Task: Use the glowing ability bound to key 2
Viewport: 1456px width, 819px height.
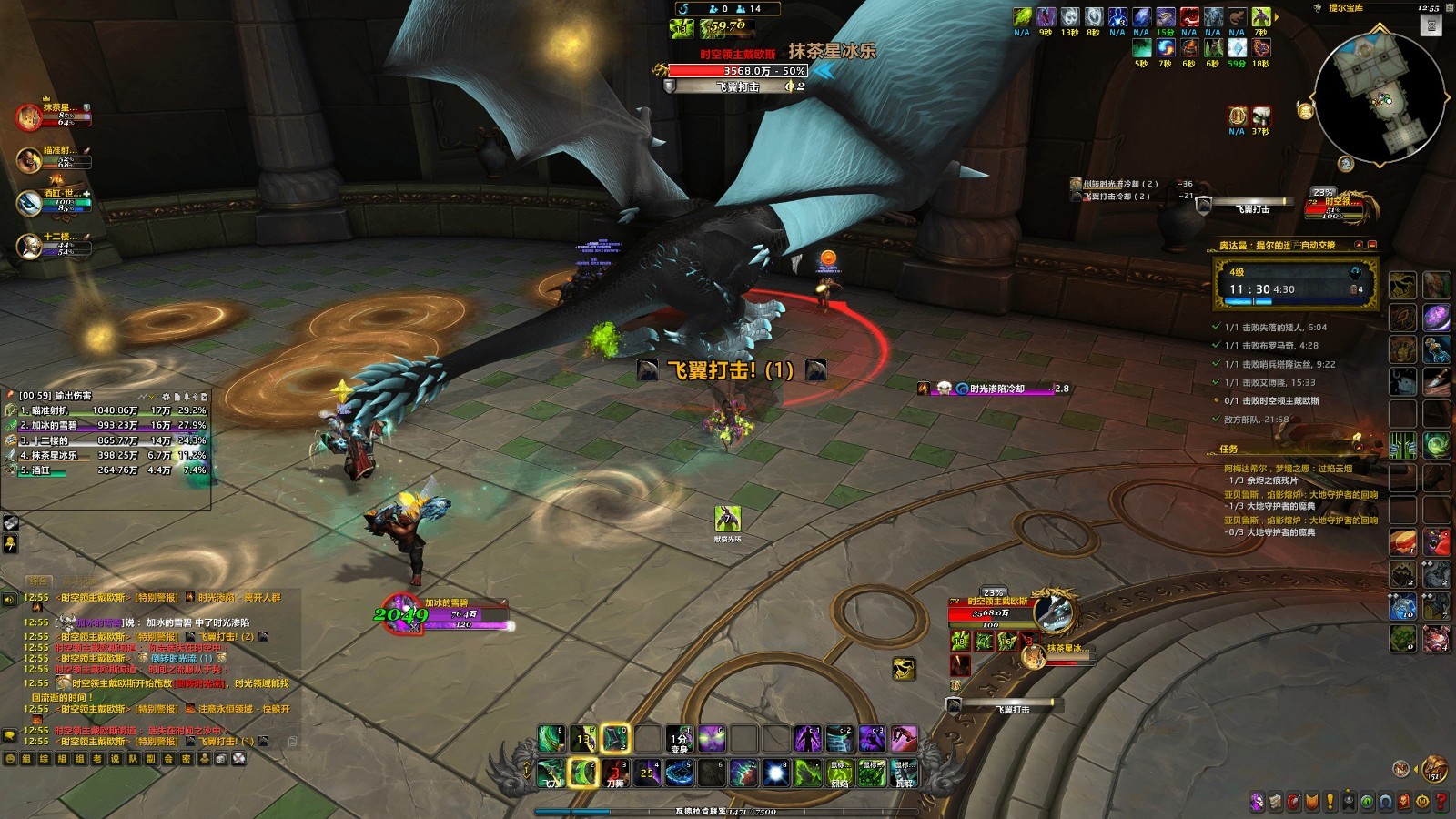Action: tap(582, 773)
